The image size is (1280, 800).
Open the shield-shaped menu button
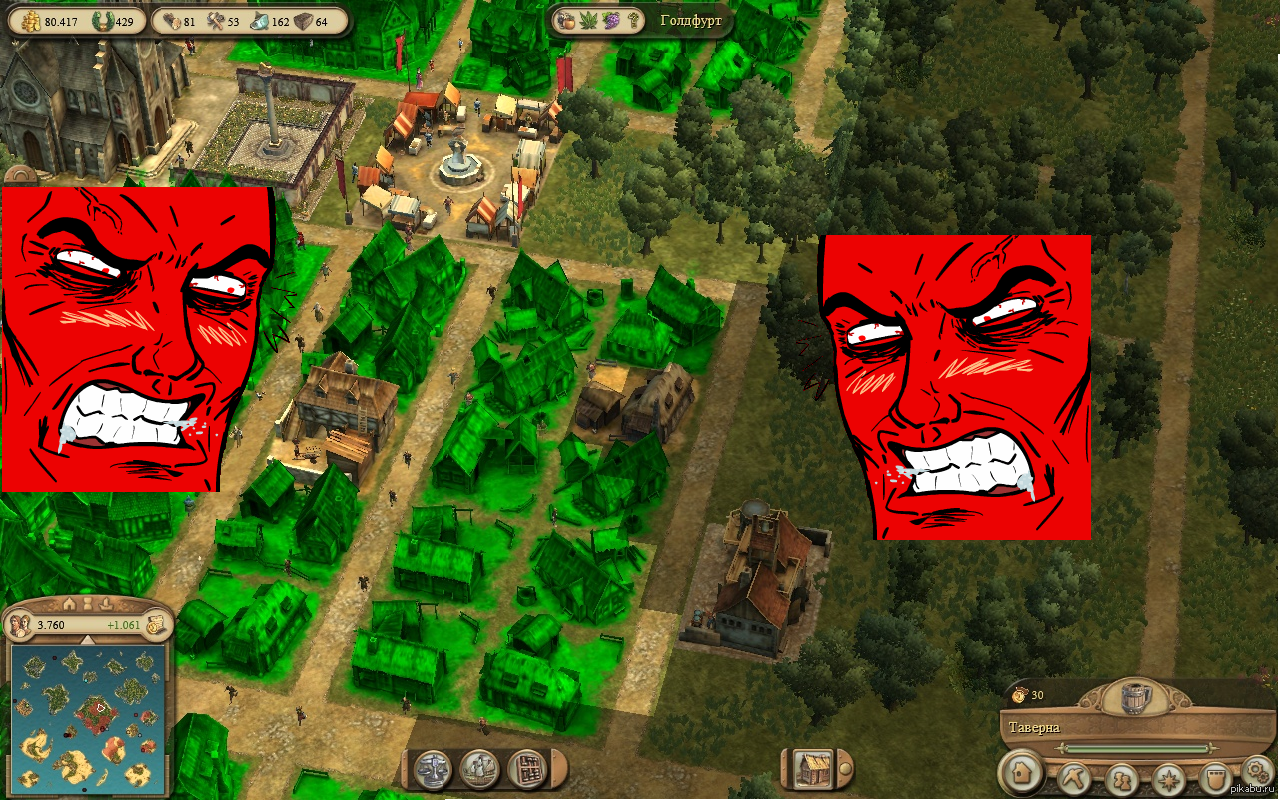(1213, 777)
